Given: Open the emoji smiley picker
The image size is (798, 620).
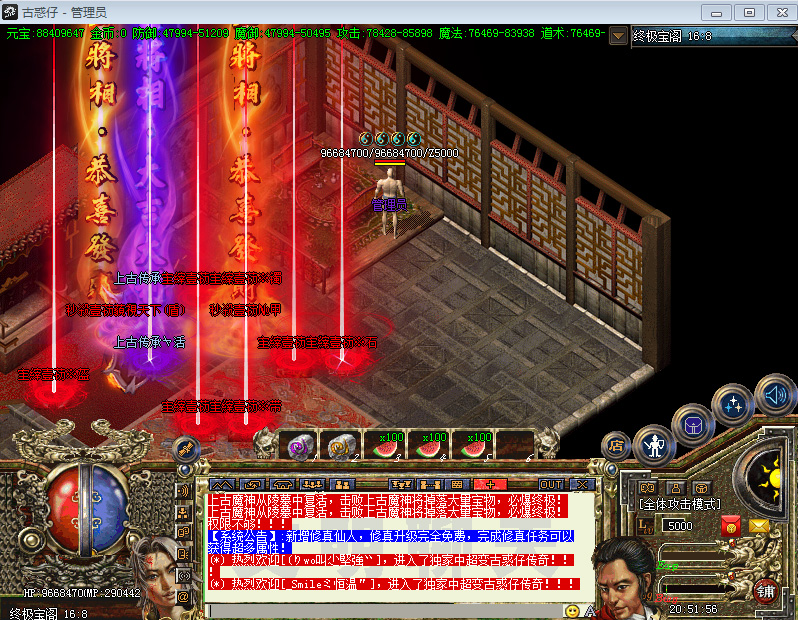Looking at the screenshot, I should click(572, 610).
